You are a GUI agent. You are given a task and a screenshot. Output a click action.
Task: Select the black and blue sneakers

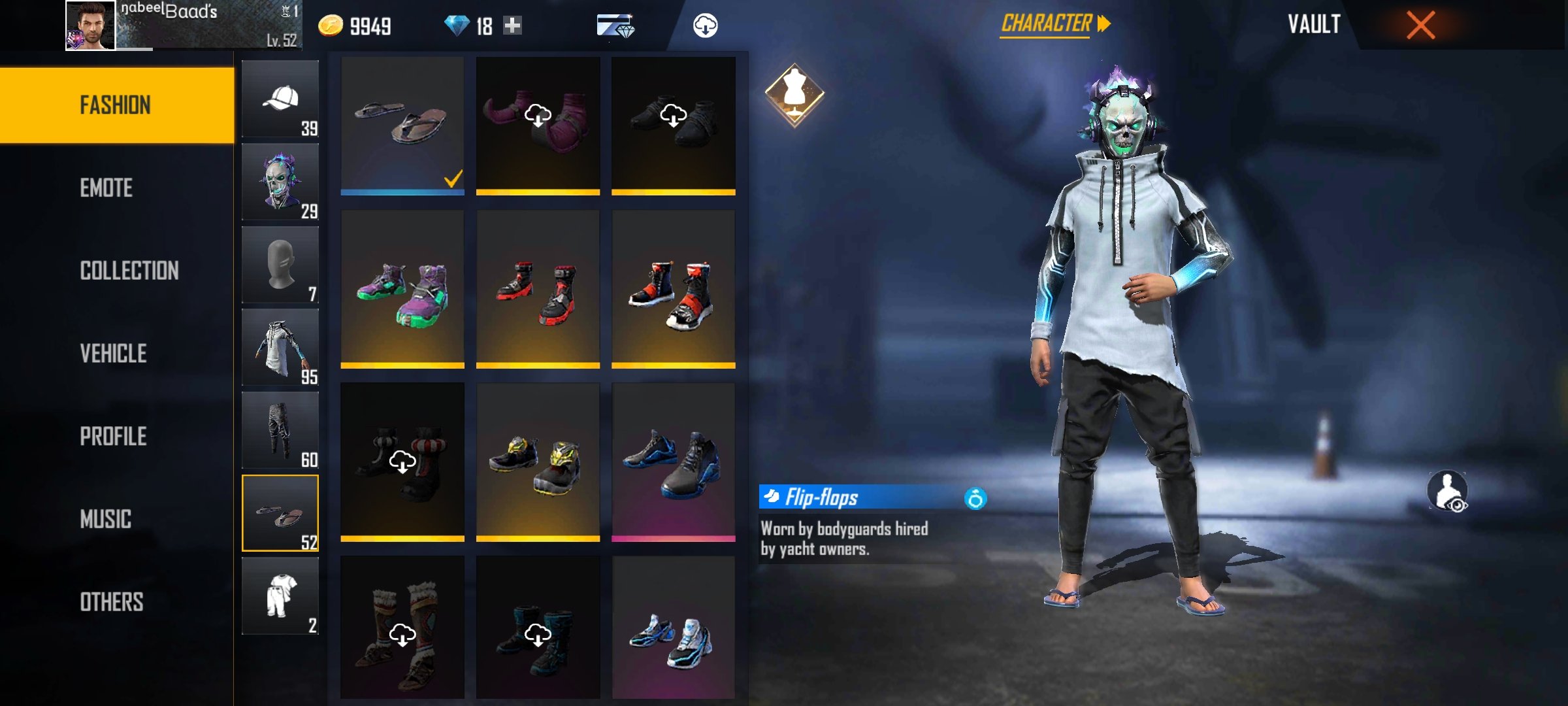tap(673, 463)
